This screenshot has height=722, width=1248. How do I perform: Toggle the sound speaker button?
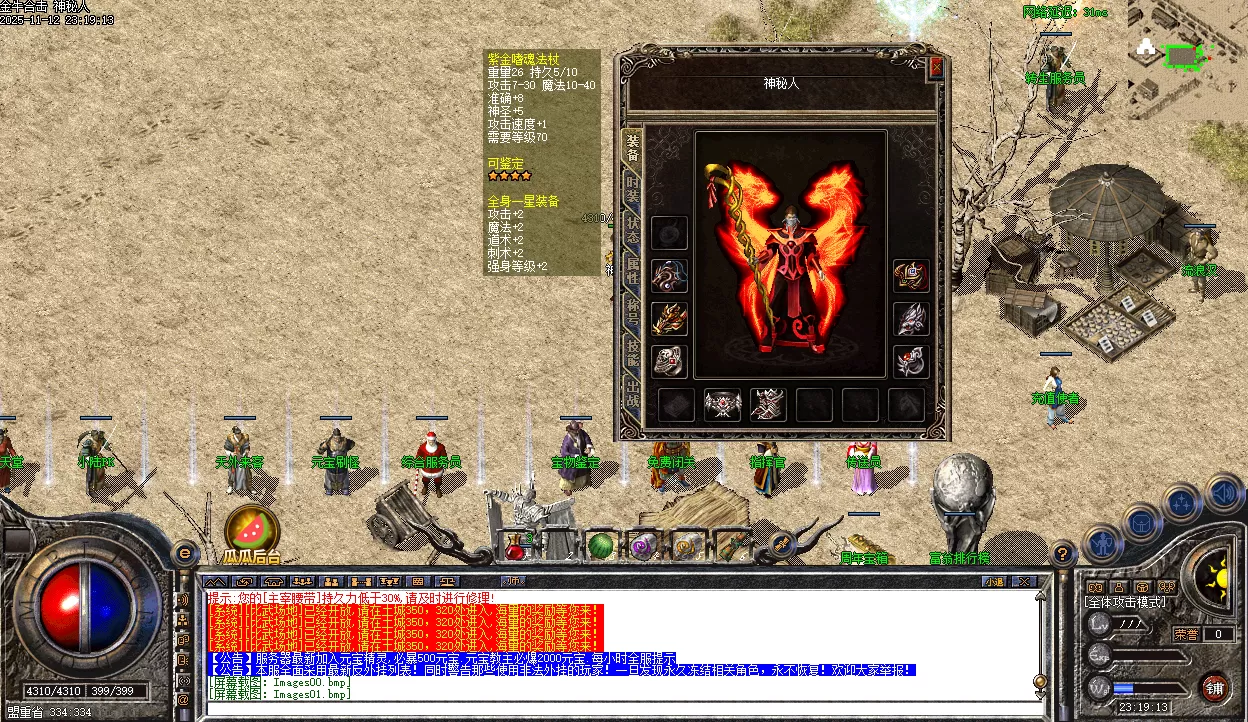[x=1224, y=492]
